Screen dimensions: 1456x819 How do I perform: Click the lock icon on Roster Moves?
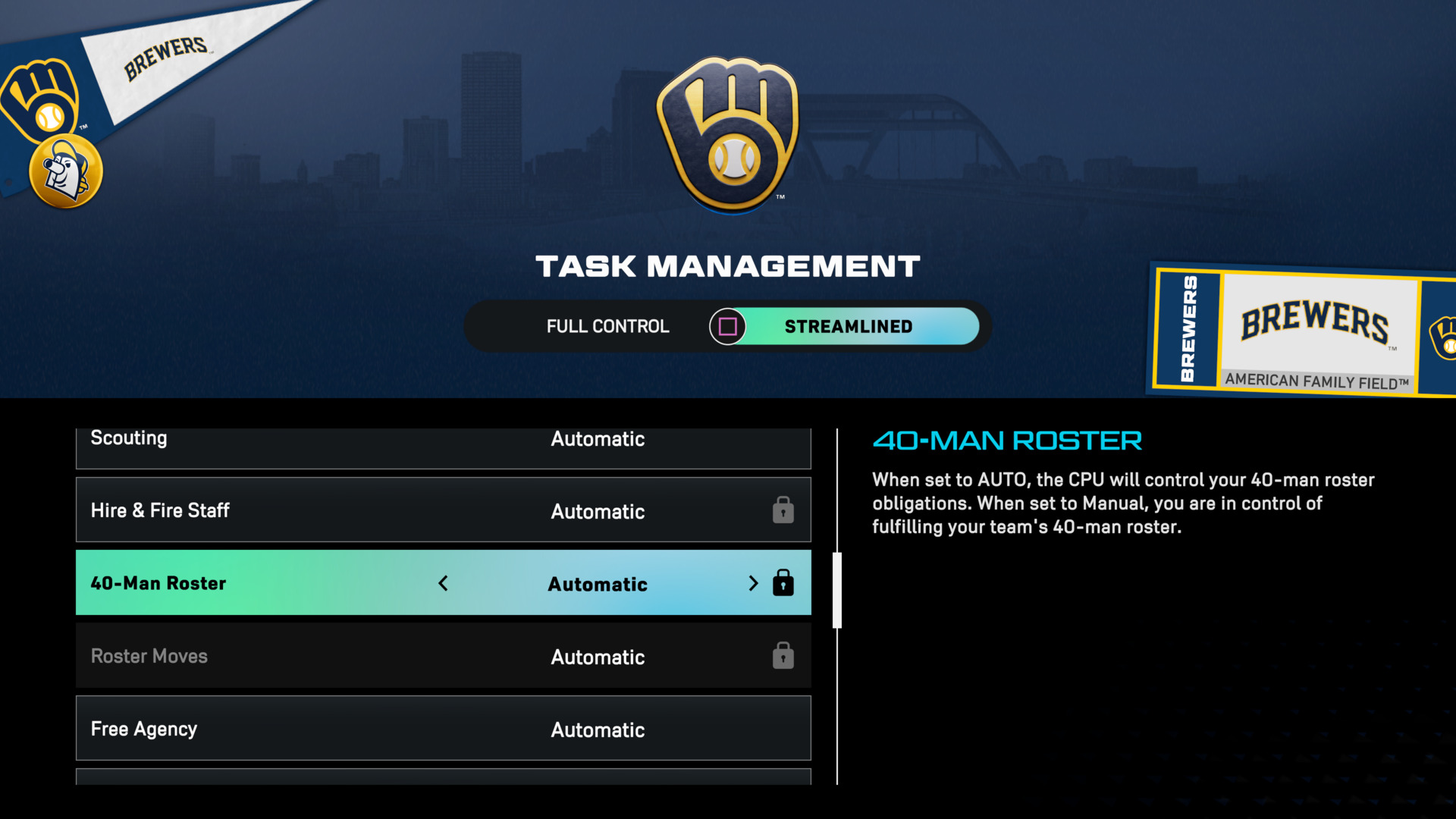tap(783, 656)
